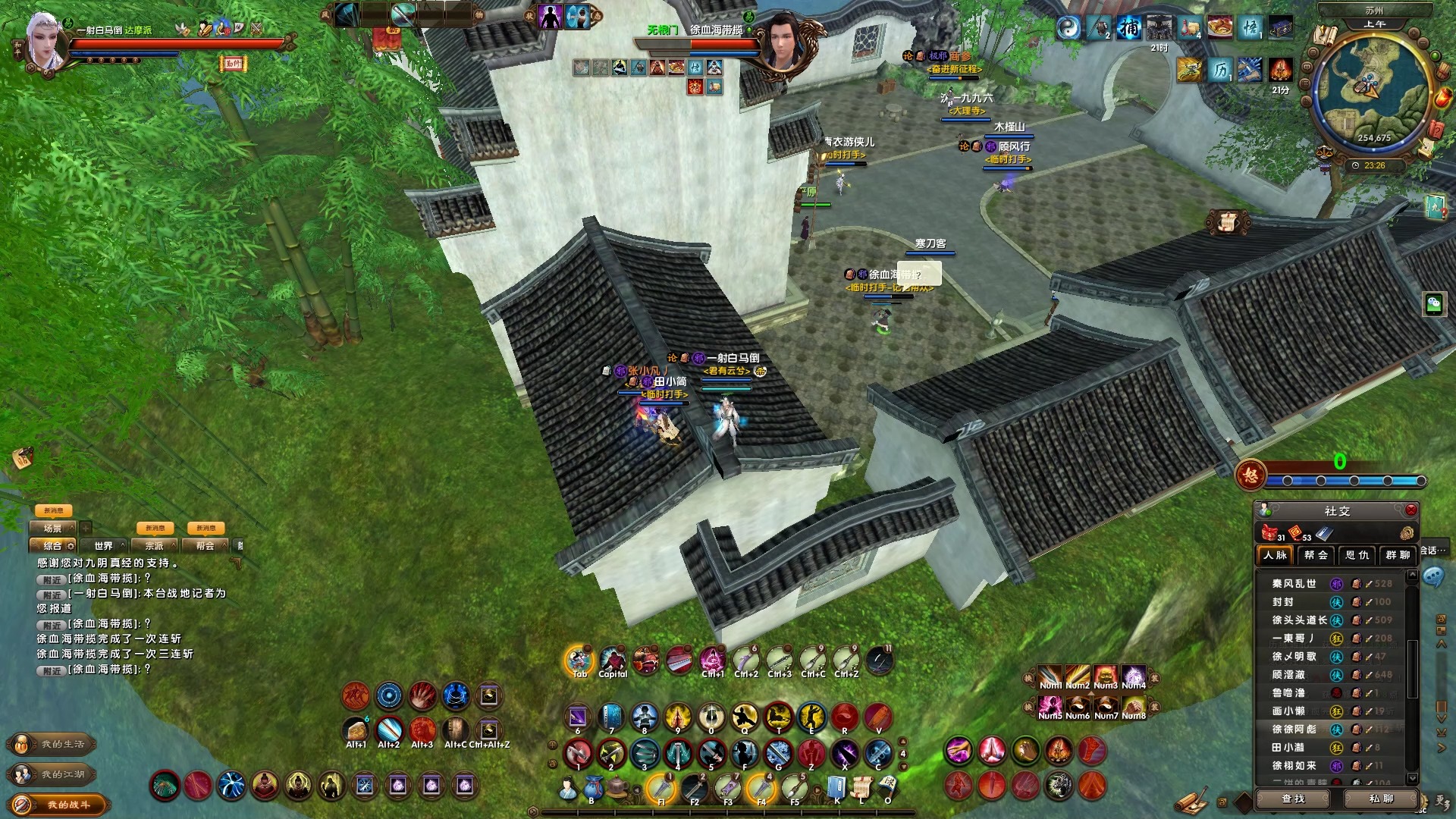Open the 世界 chat channel tab

tap(104, 546)
